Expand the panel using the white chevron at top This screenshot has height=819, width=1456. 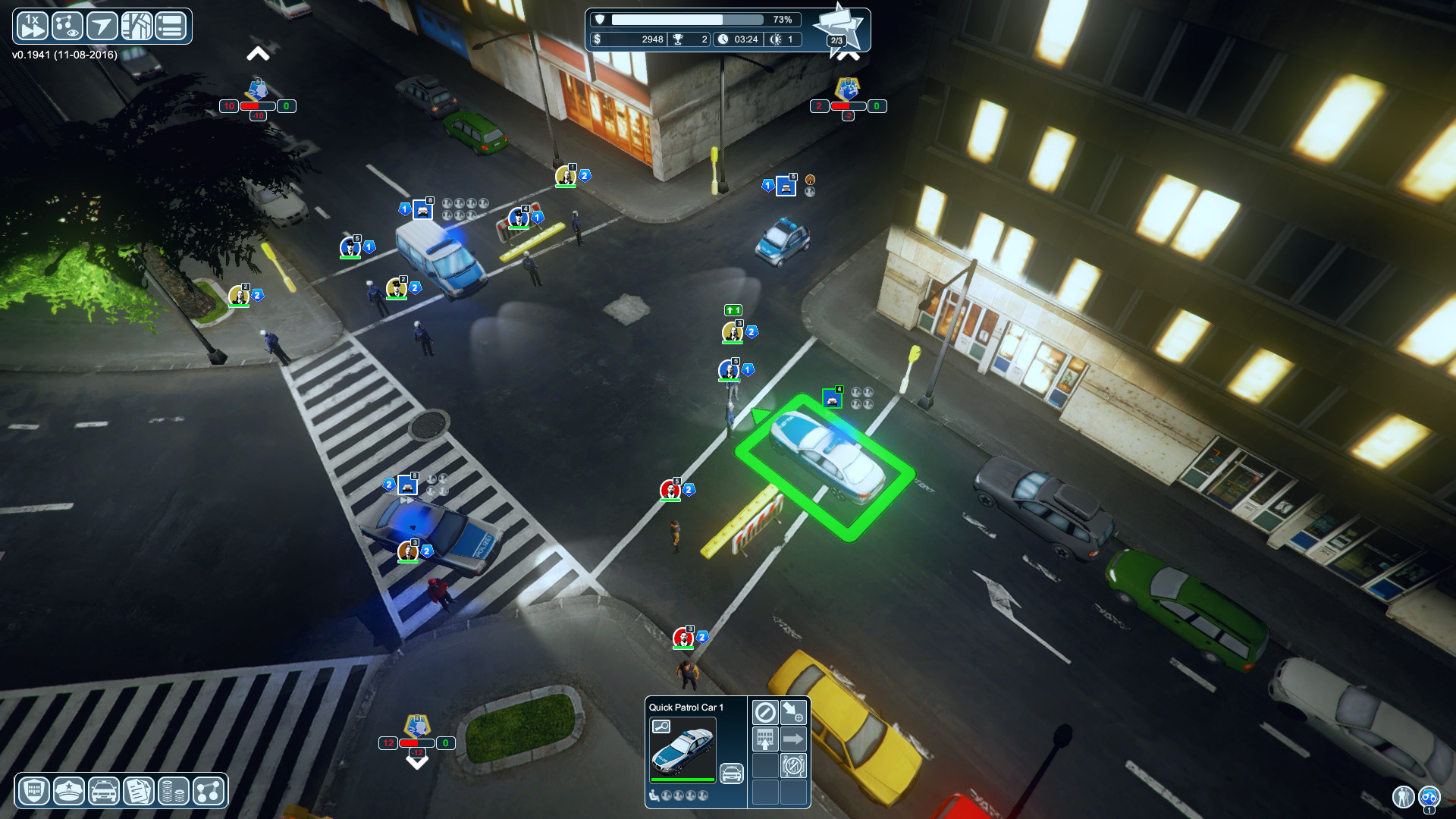coord(259,53)
